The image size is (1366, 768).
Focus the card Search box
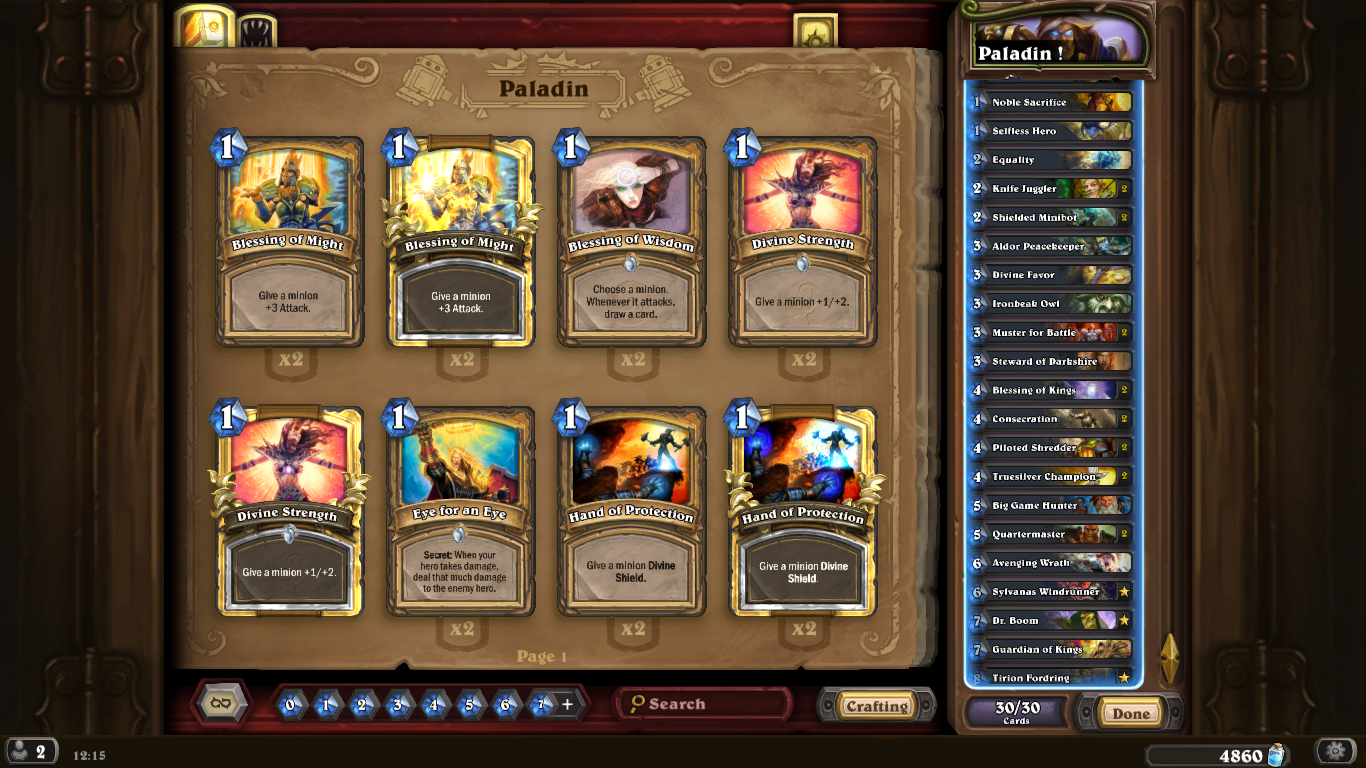point(705,704)
